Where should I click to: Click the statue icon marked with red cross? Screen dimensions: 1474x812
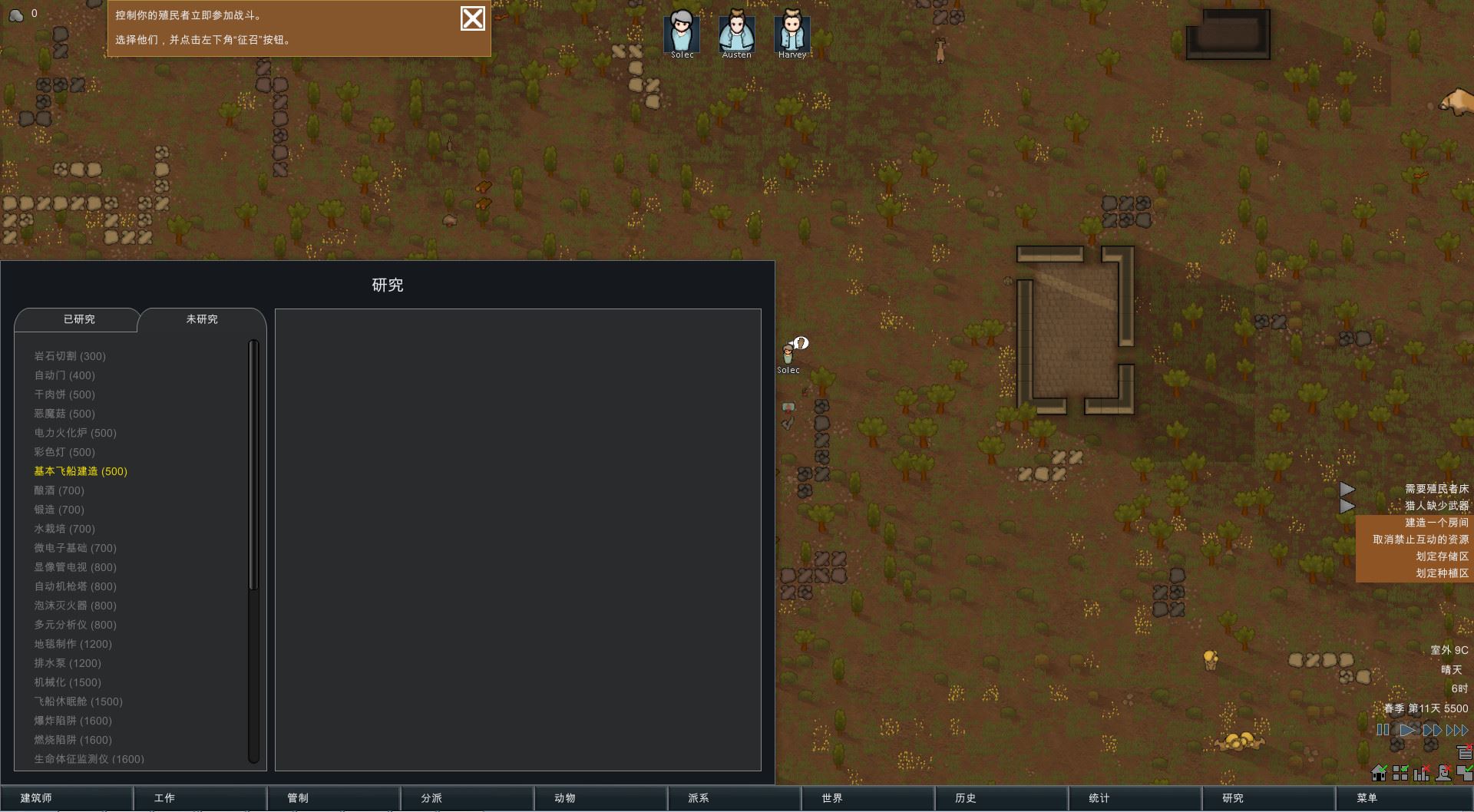pos(1442,773)
